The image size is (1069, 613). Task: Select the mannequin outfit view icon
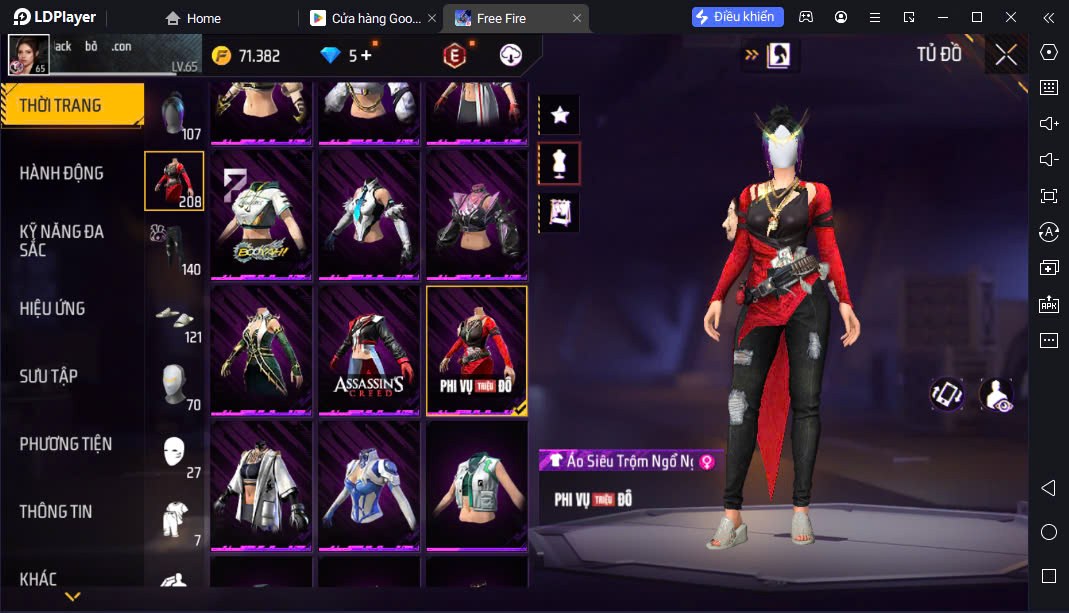(x=560, y=163)
